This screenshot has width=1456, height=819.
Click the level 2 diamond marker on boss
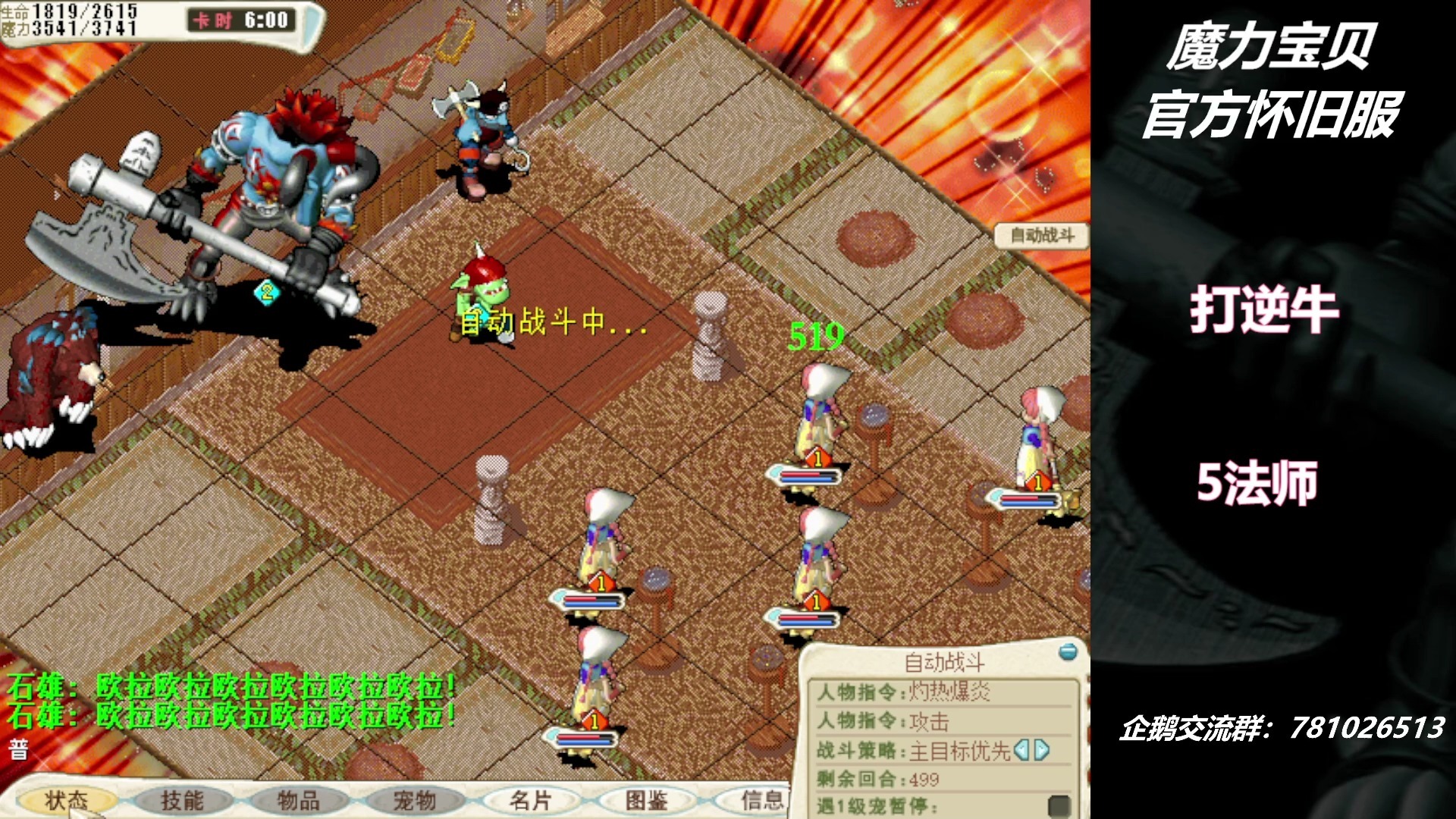coord(266,293)
